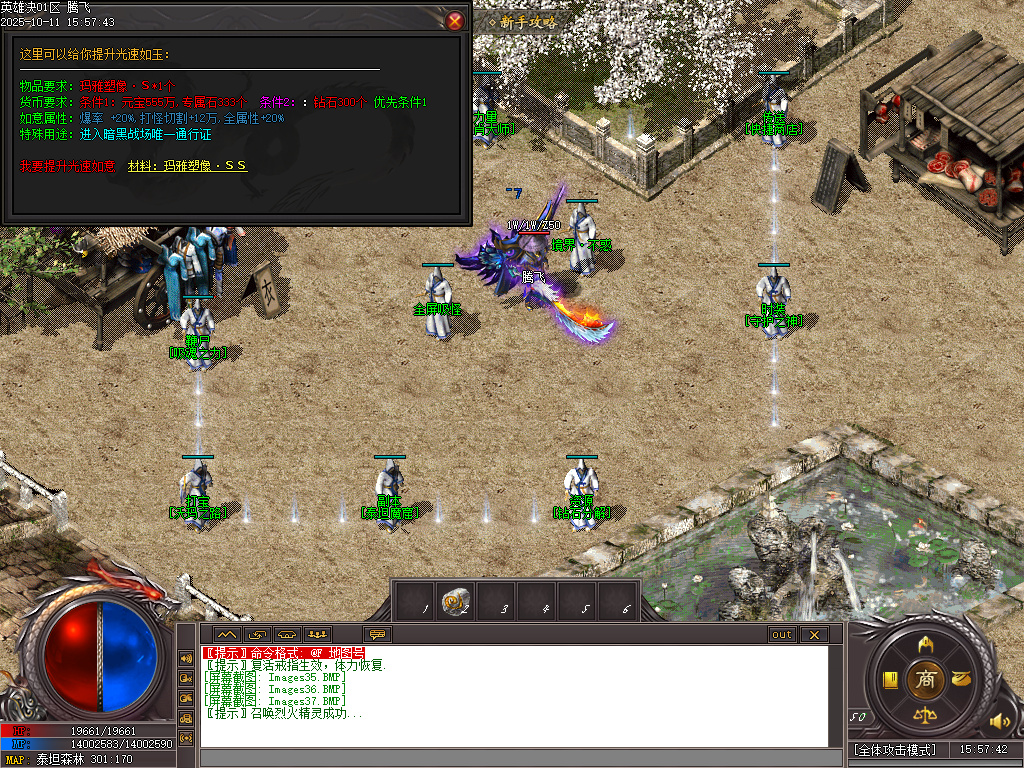Screen dimensions: 1024x768
Task: Click the 我要提升光速如意 upgrade link
Action: [x=67, y=165]
